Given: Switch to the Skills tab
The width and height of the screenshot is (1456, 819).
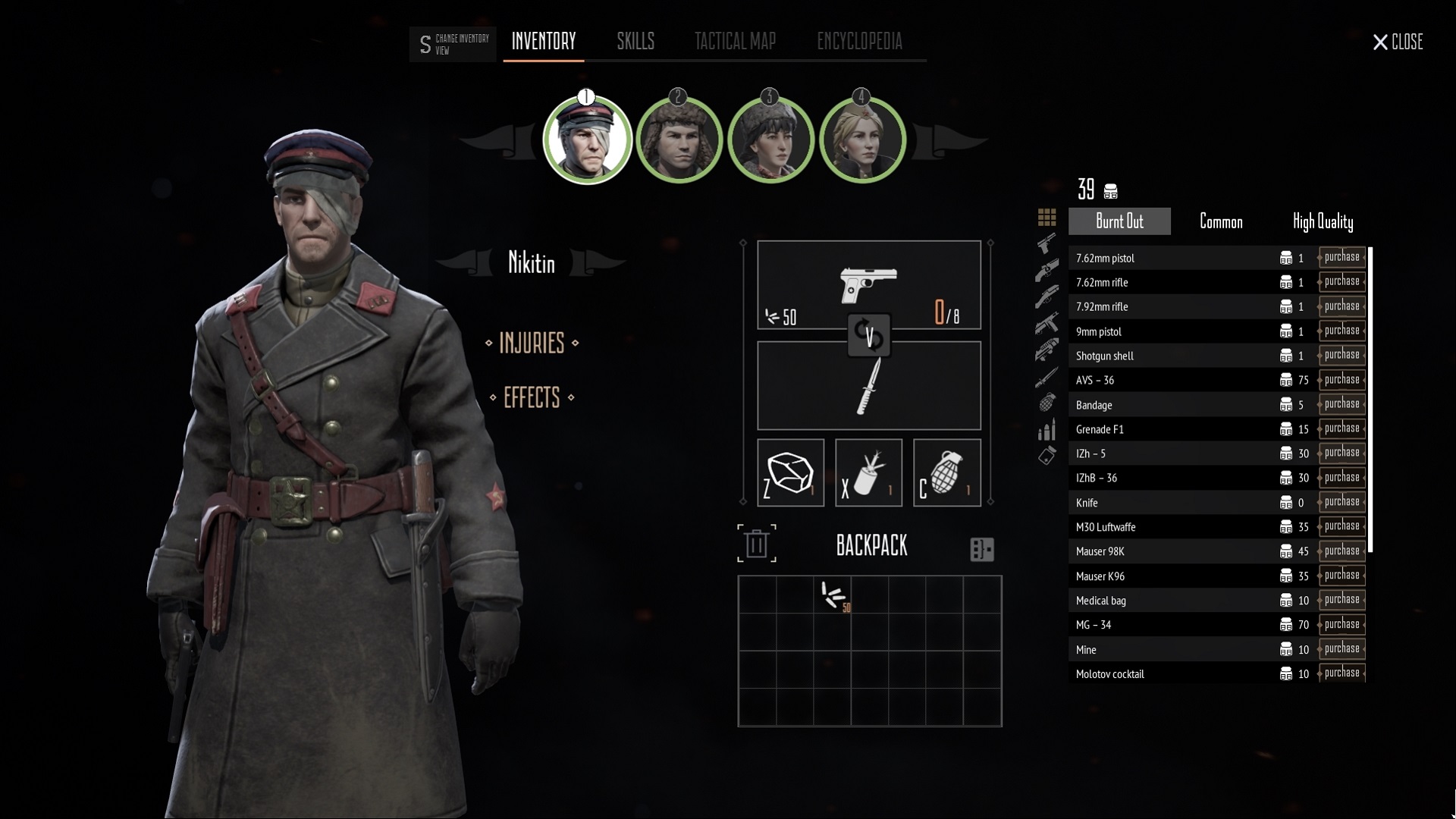Looking at the screenshot, I should tap(635, 42).
